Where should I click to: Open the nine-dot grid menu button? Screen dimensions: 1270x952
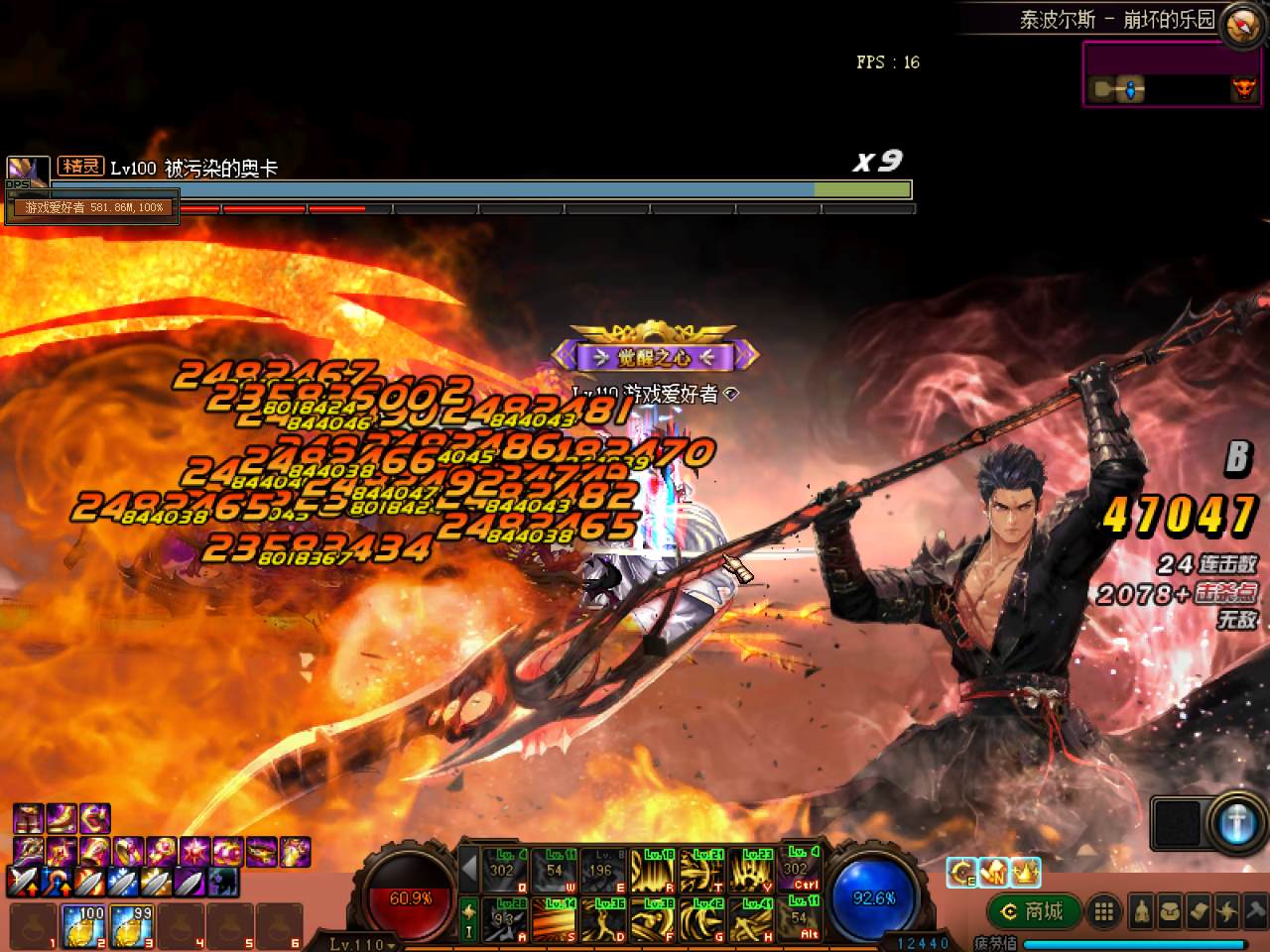click(1102, 911)
